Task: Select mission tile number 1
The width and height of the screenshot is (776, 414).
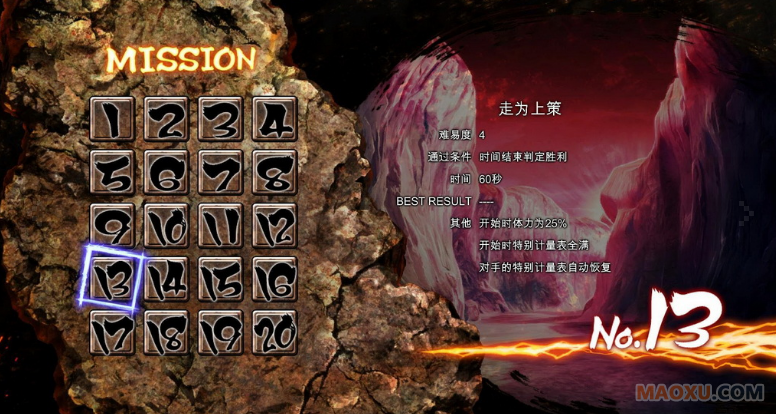Action: coord(114,120)
